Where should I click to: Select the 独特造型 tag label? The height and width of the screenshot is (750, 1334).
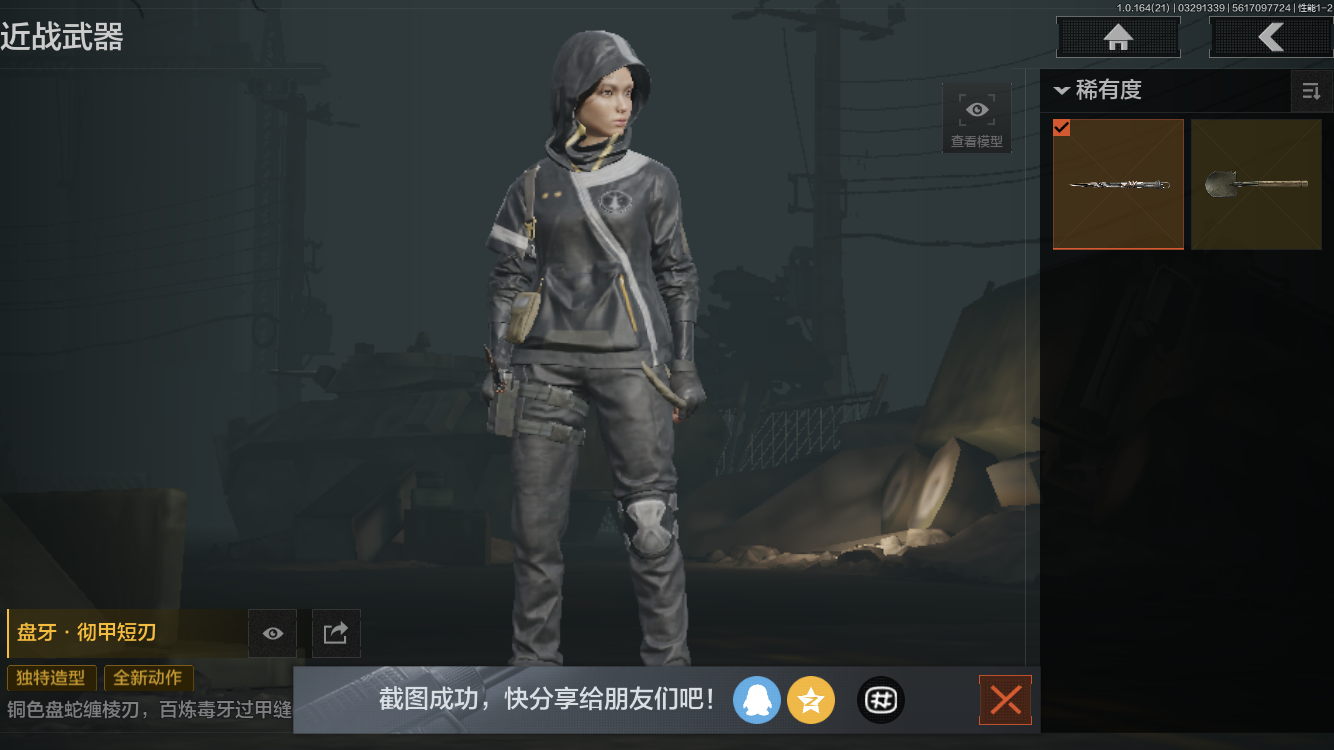51,678
